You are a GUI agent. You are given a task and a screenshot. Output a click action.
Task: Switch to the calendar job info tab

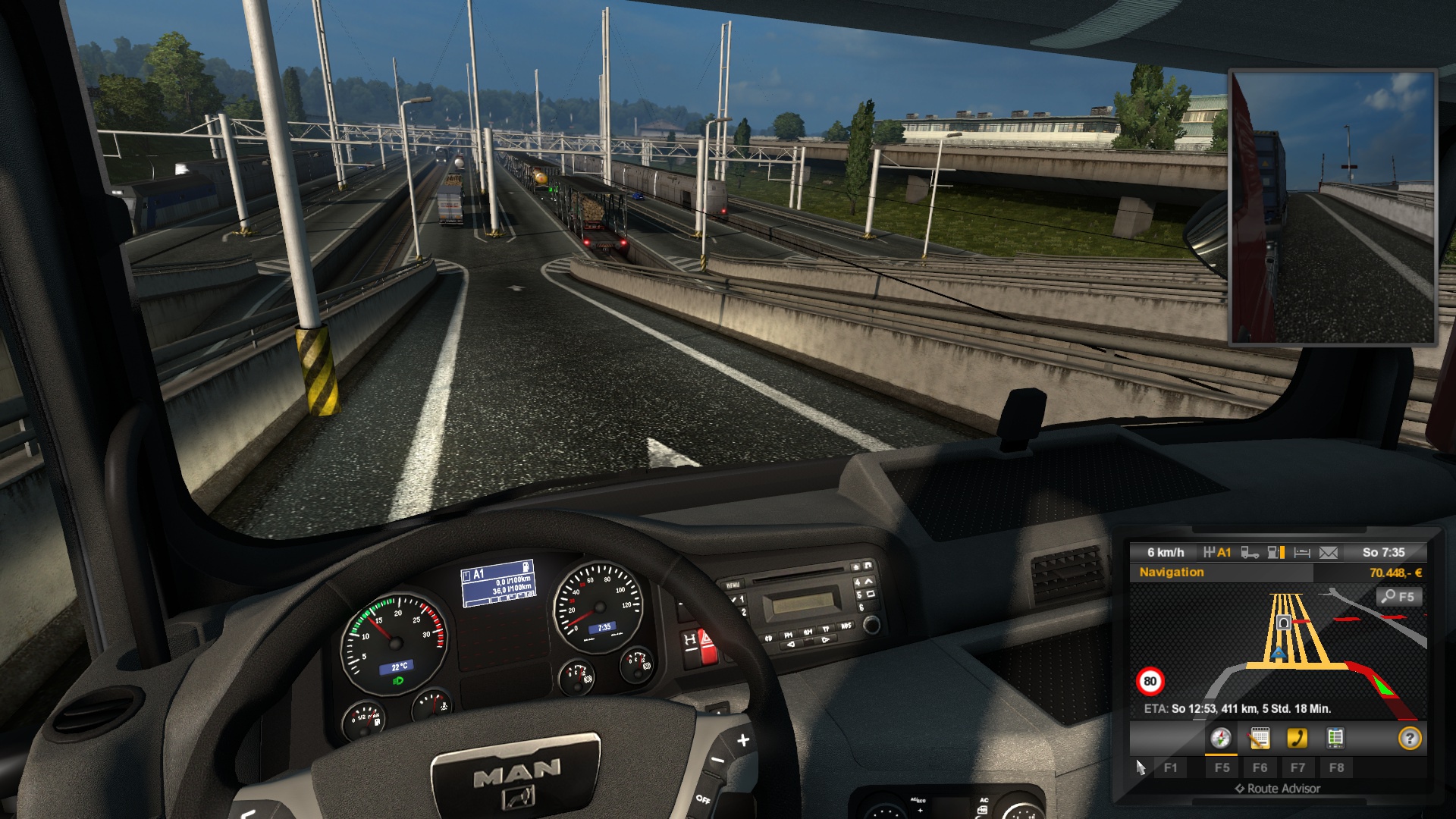pos(1259,738)
